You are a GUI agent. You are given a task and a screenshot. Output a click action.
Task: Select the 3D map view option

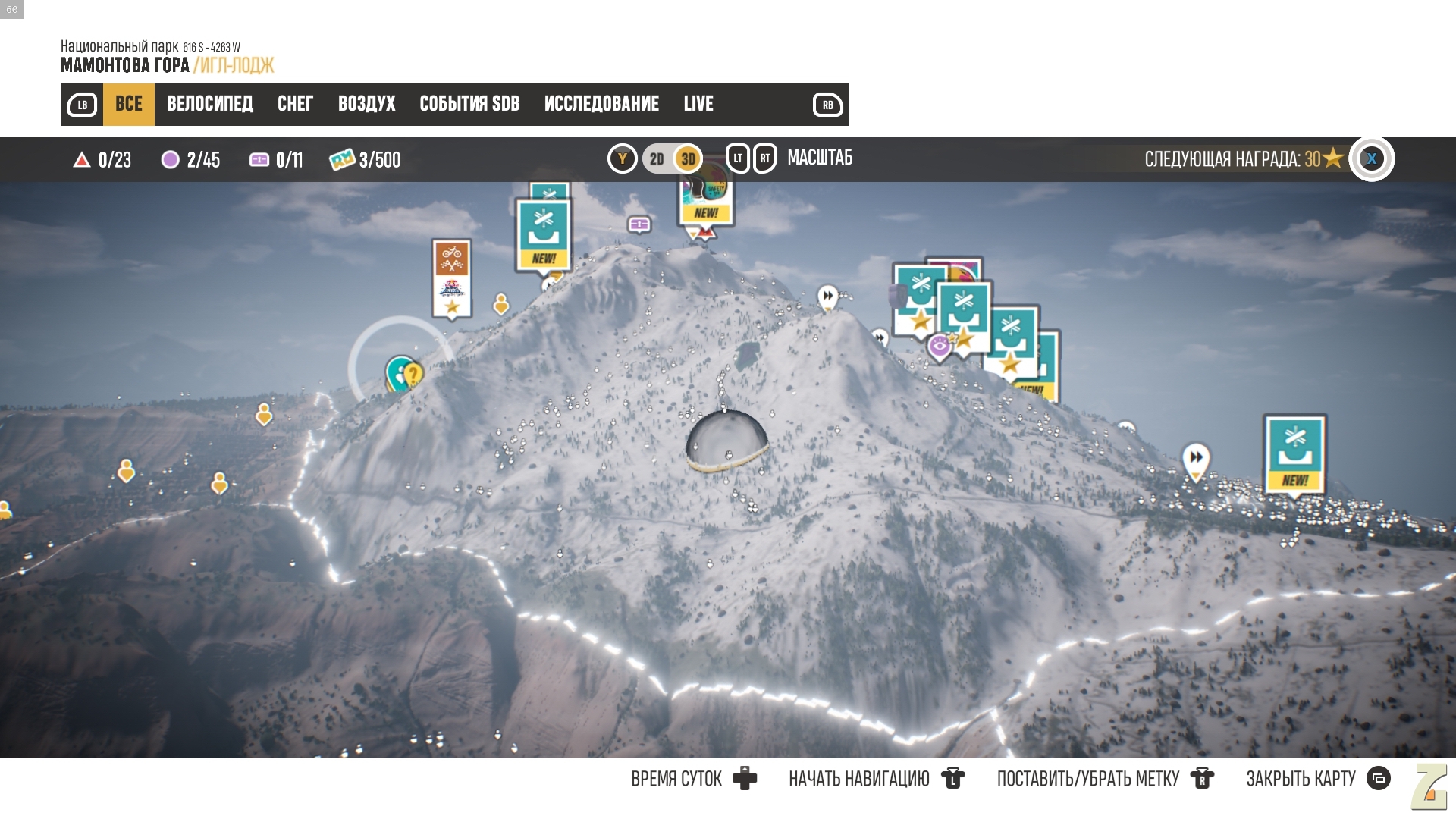point(688,159)
